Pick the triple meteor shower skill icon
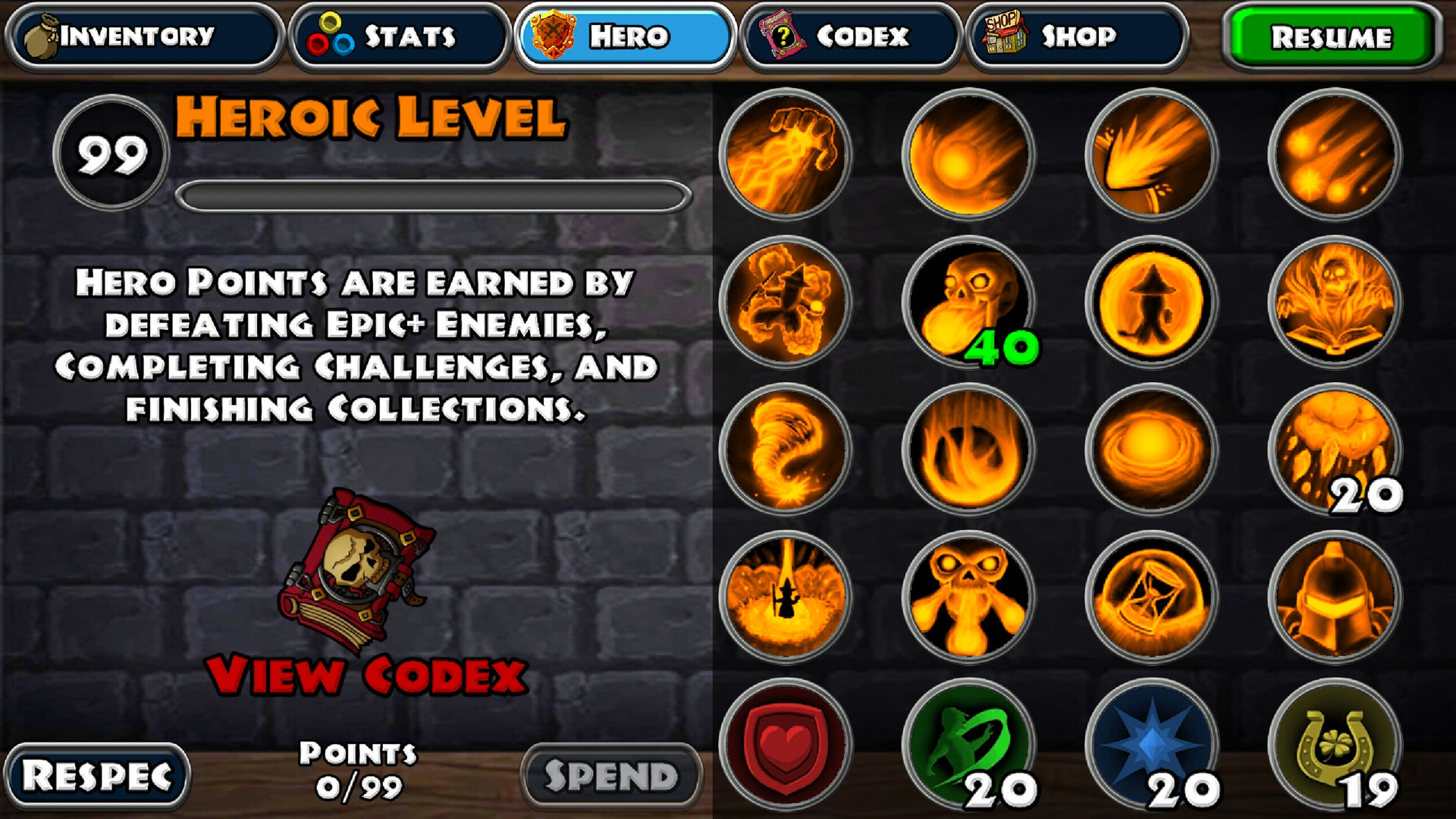The width and height of the screenshot is (1456, 819). click(x=1335, y=155)
